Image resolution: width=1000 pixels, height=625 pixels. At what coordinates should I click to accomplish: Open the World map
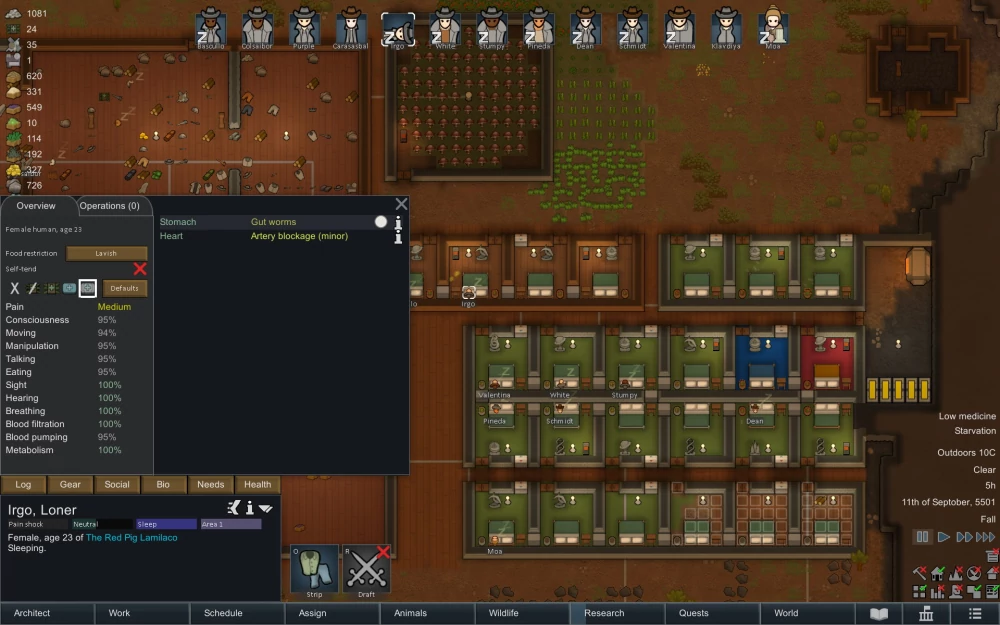[786, 613]
